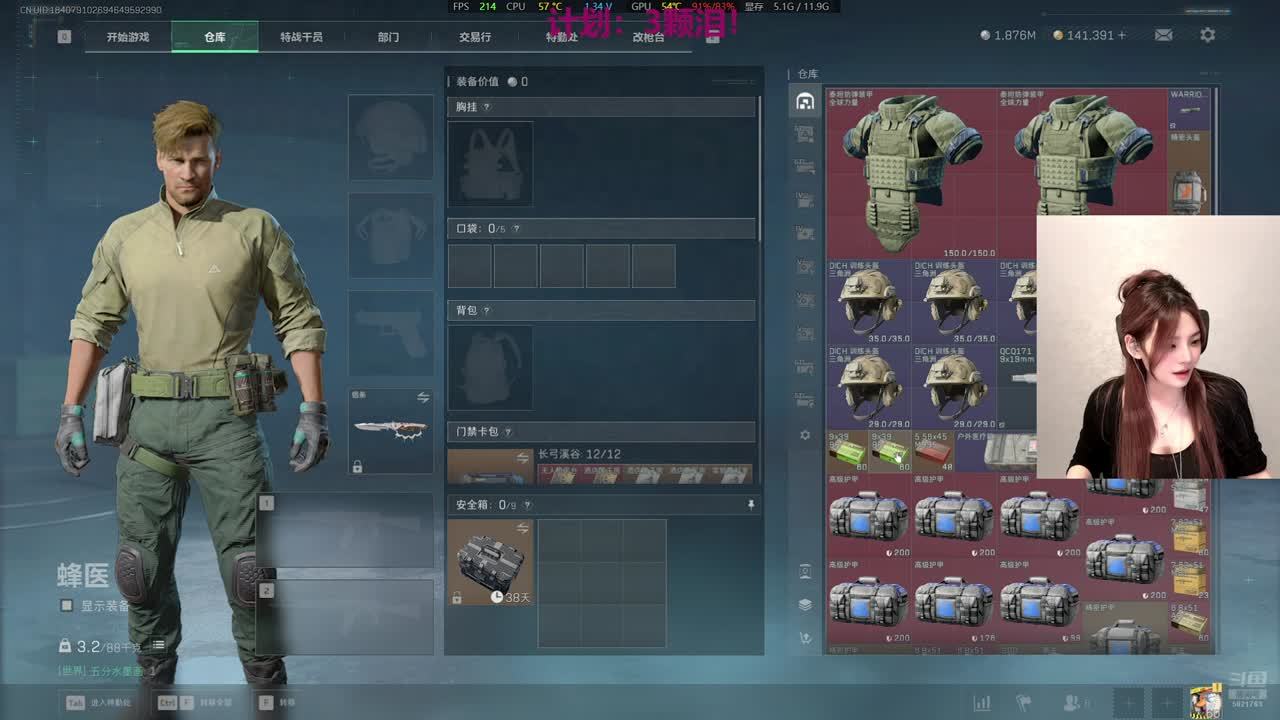Select the empty chest rig slot
Viewport: 1280px width, 720px height.
pyautogui.click(x=490, y=164)
